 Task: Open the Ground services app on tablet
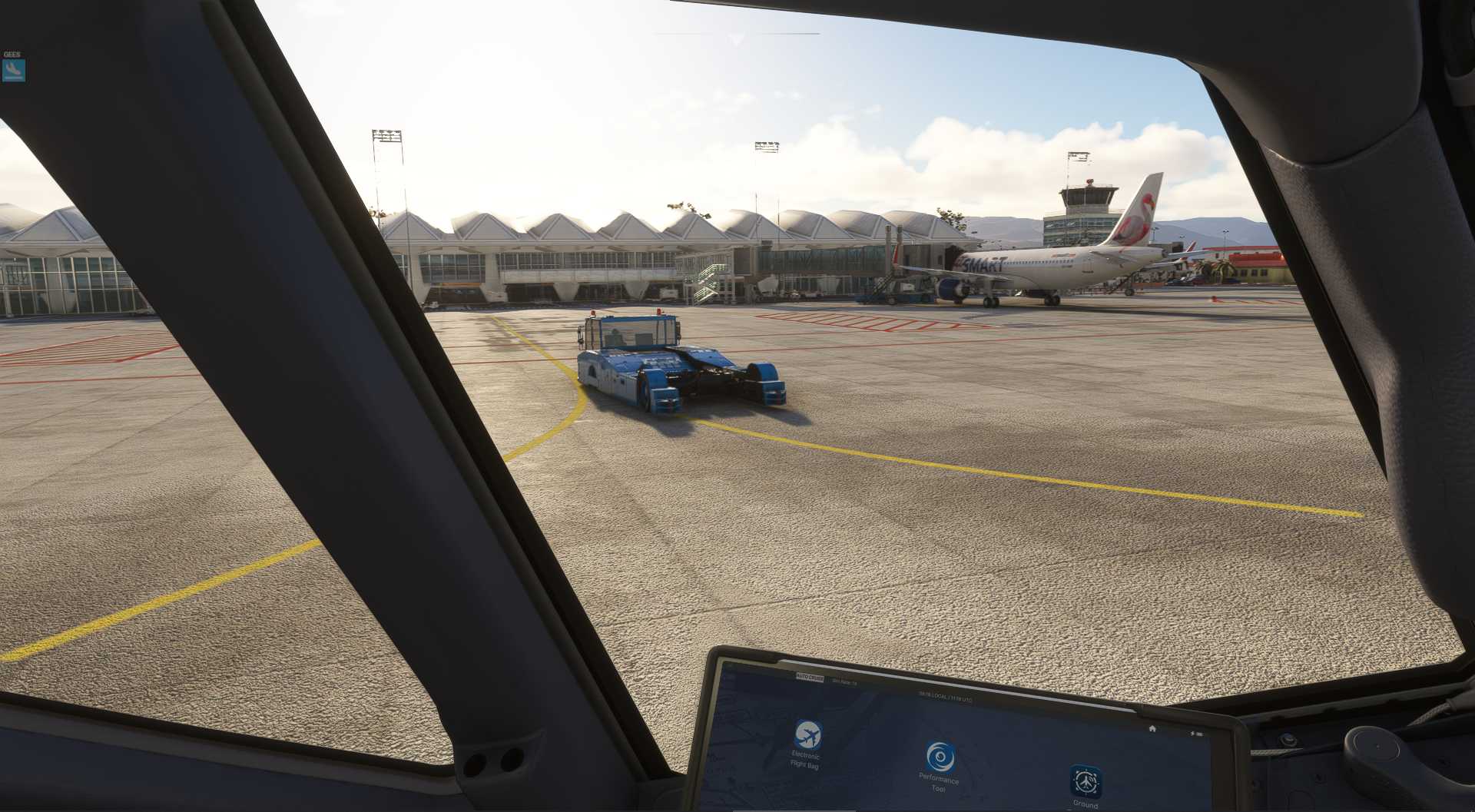point(1086,782)
